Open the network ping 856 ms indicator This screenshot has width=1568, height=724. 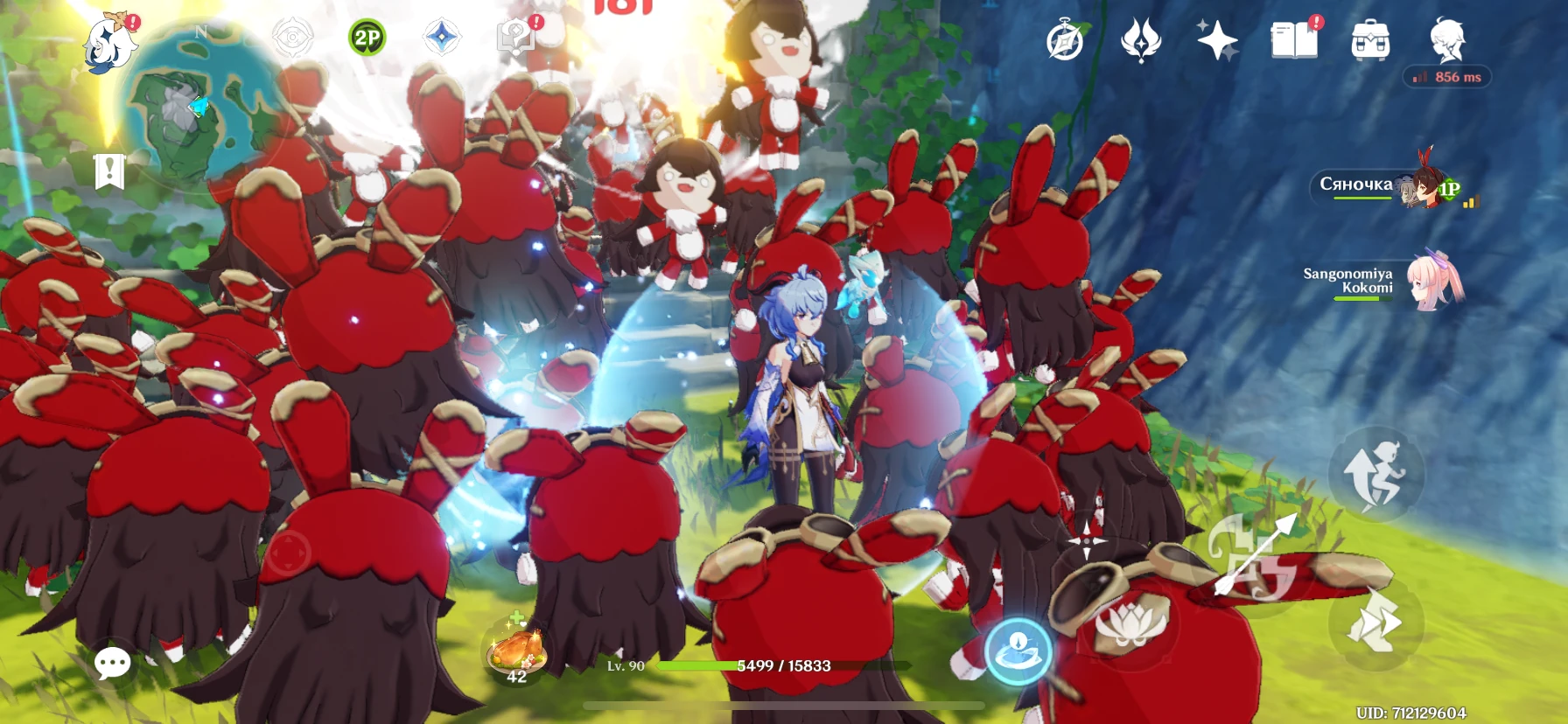1445,77
